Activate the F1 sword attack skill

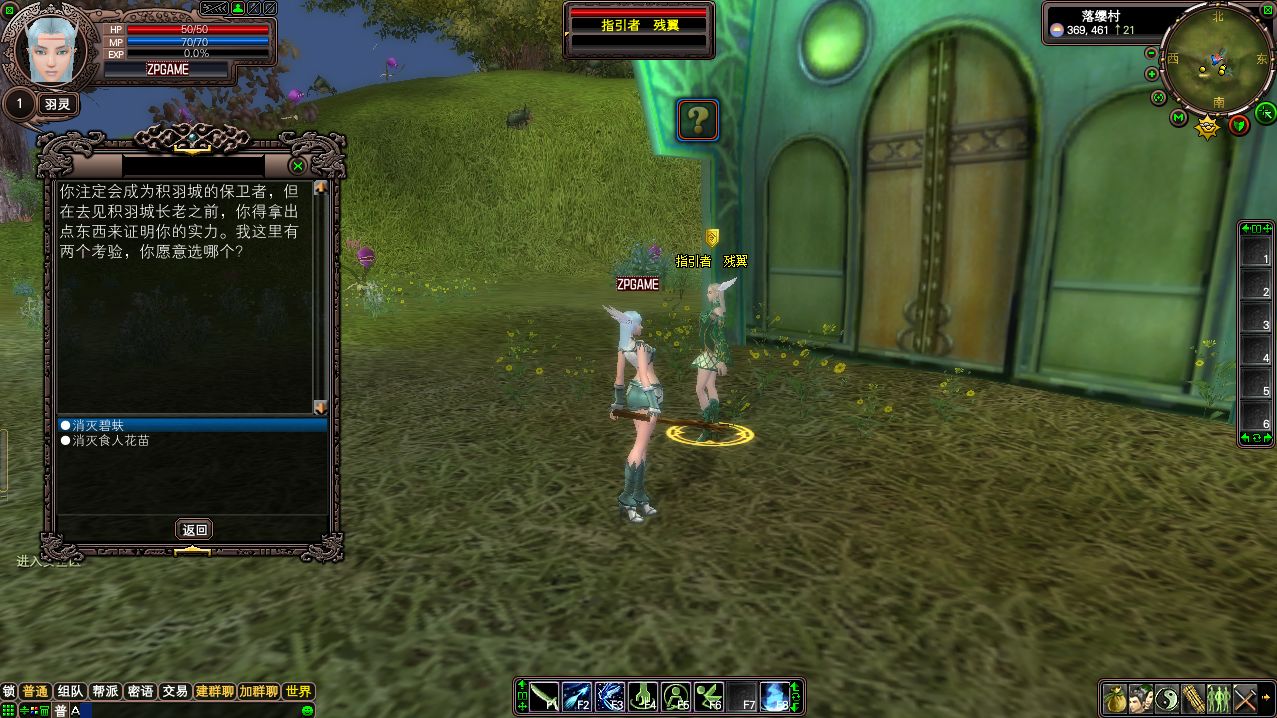pyautogui.click(x=545, y=697)
